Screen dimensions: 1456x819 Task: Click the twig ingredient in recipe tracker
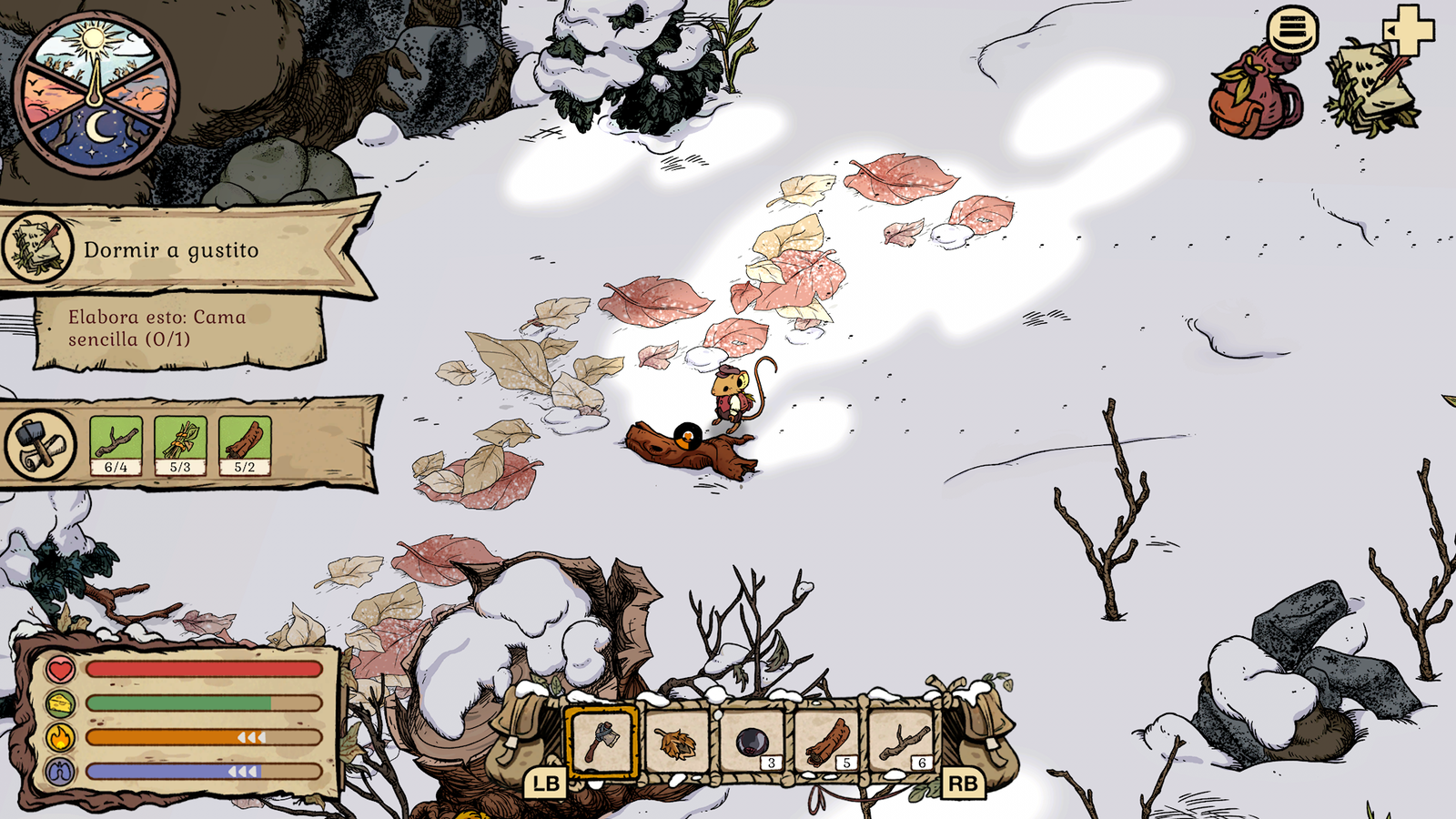click(116, 444)
